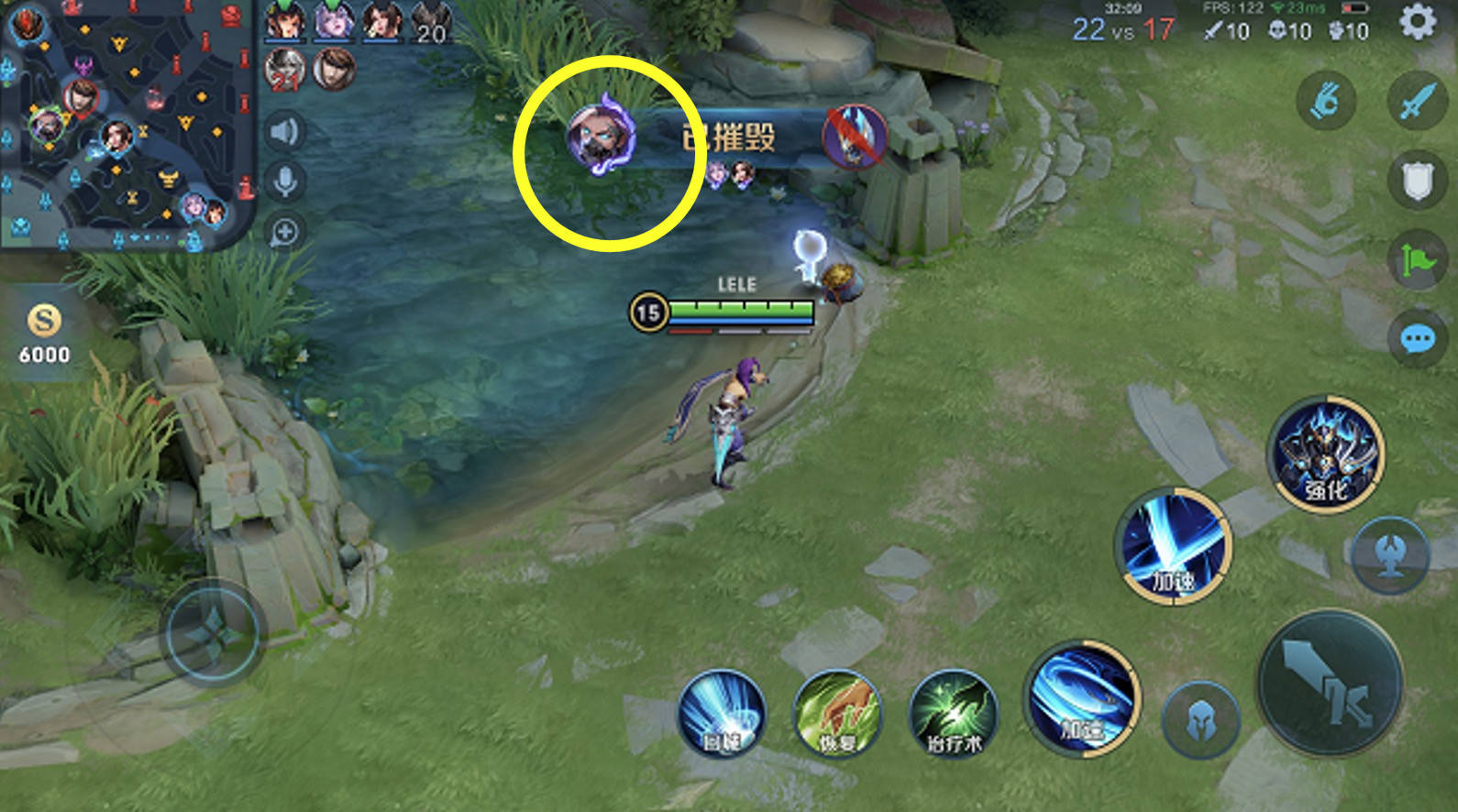Open the settings gear menu
Image resolution: width=1458 pixels, height=812 pixels.
[1417, 22]
